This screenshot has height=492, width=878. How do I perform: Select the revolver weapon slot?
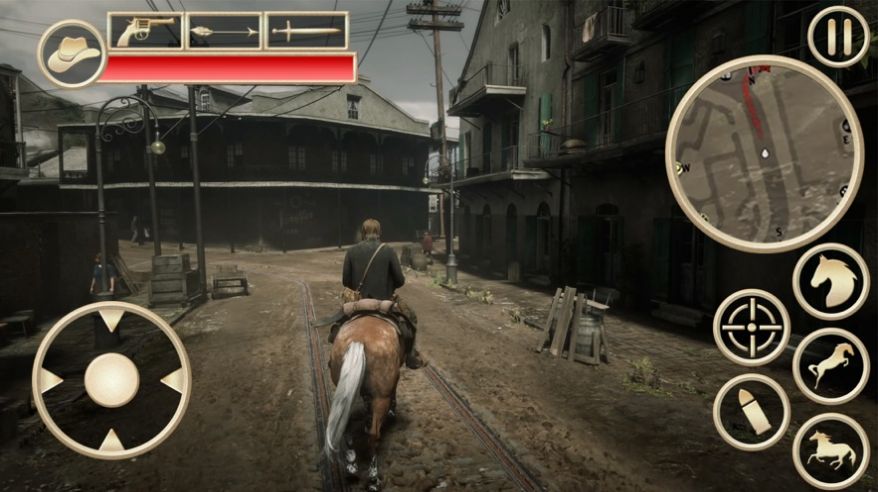coord(146,31)
